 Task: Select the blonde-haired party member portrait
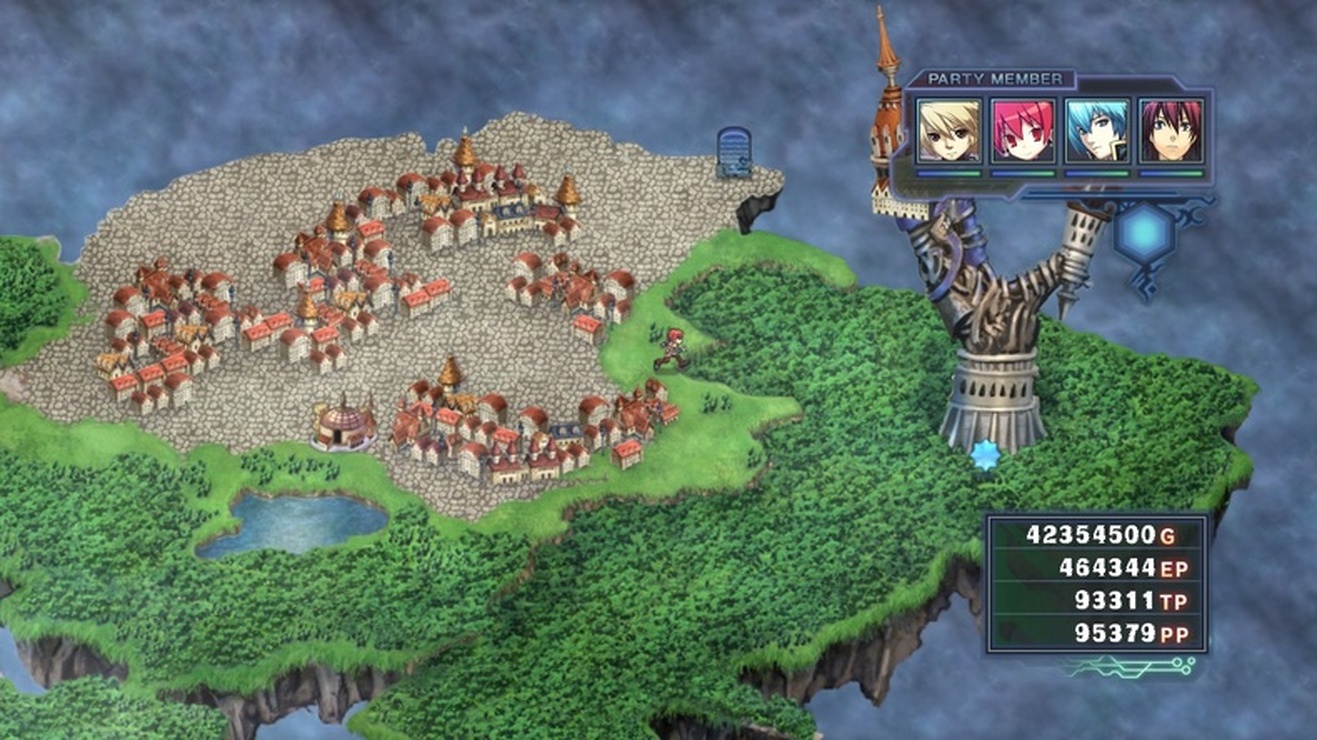point(949,131)
